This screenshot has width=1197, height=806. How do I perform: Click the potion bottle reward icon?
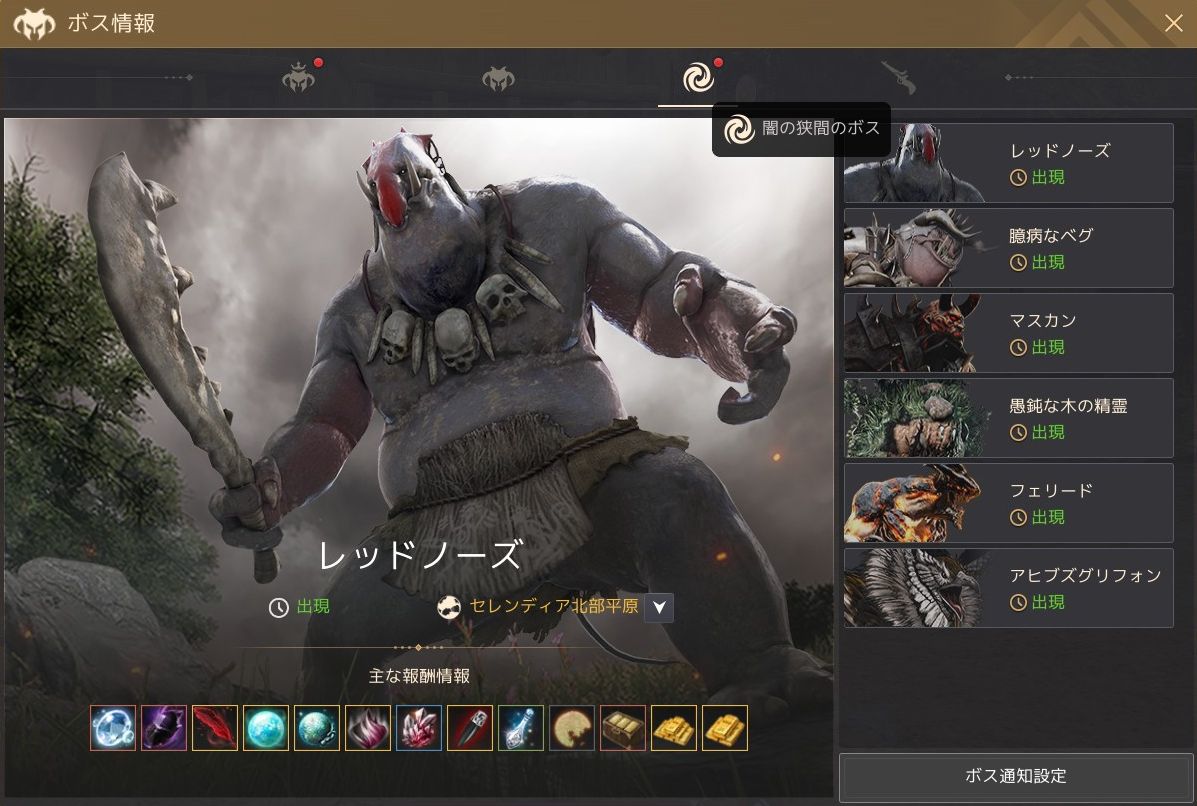tap(521, 728)
